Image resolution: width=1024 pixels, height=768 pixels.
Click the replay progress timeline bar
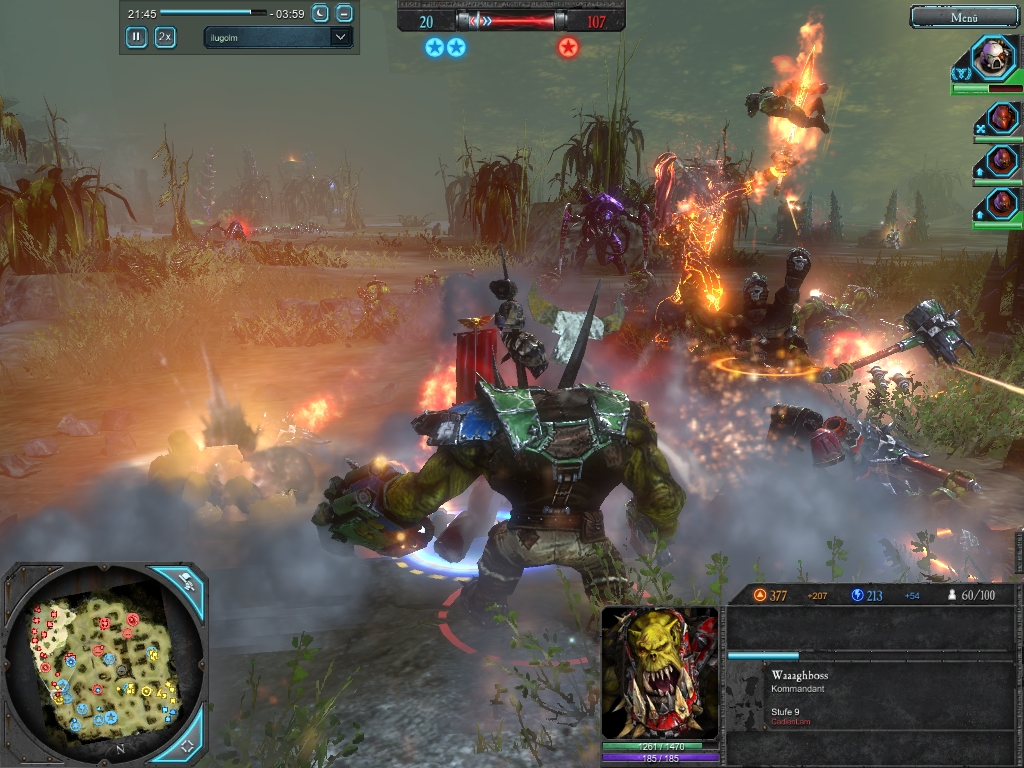point(213,13)
